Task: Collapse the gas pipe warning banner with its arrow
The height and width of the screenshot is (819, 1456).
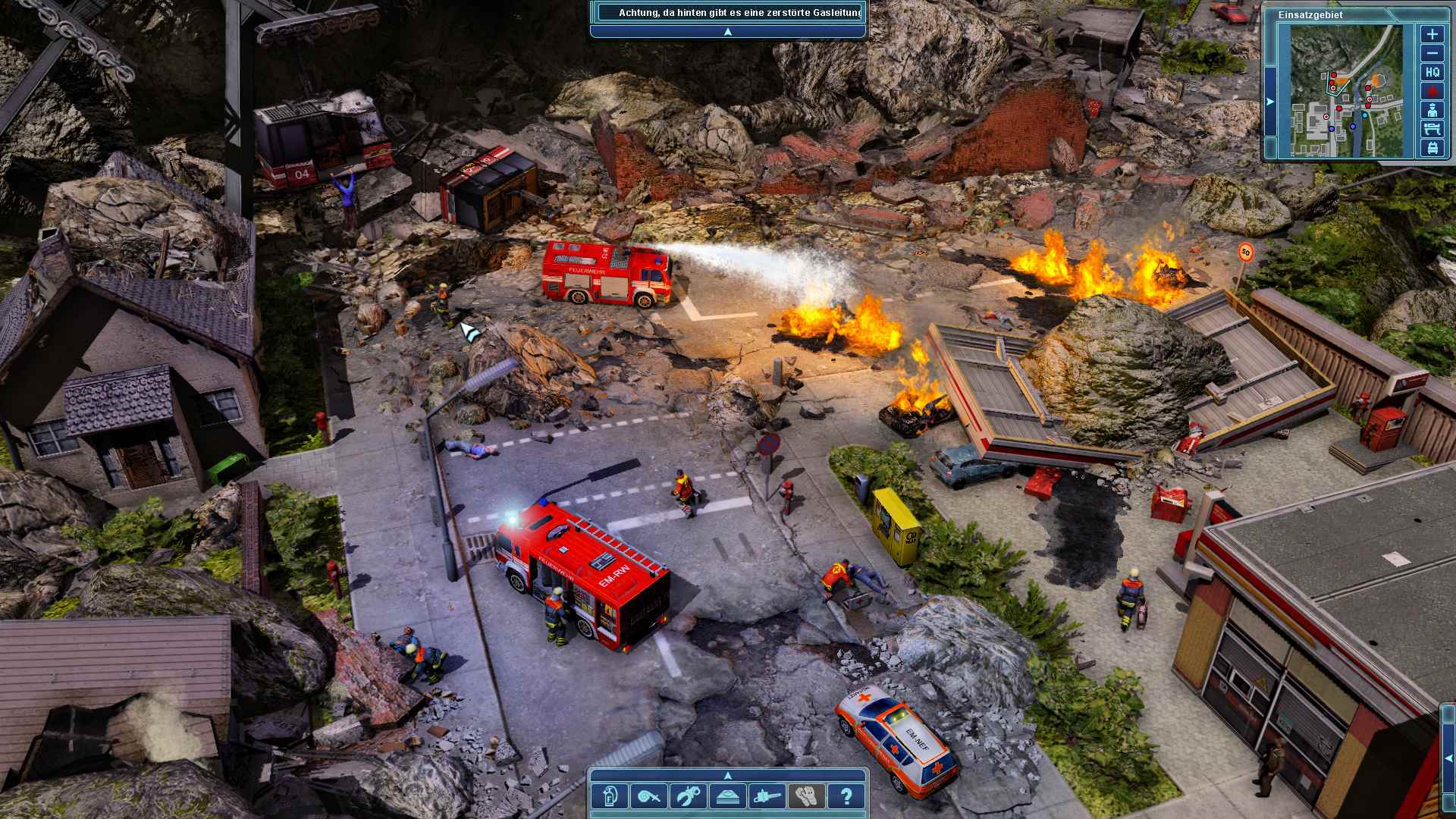Action: point(726,32)
